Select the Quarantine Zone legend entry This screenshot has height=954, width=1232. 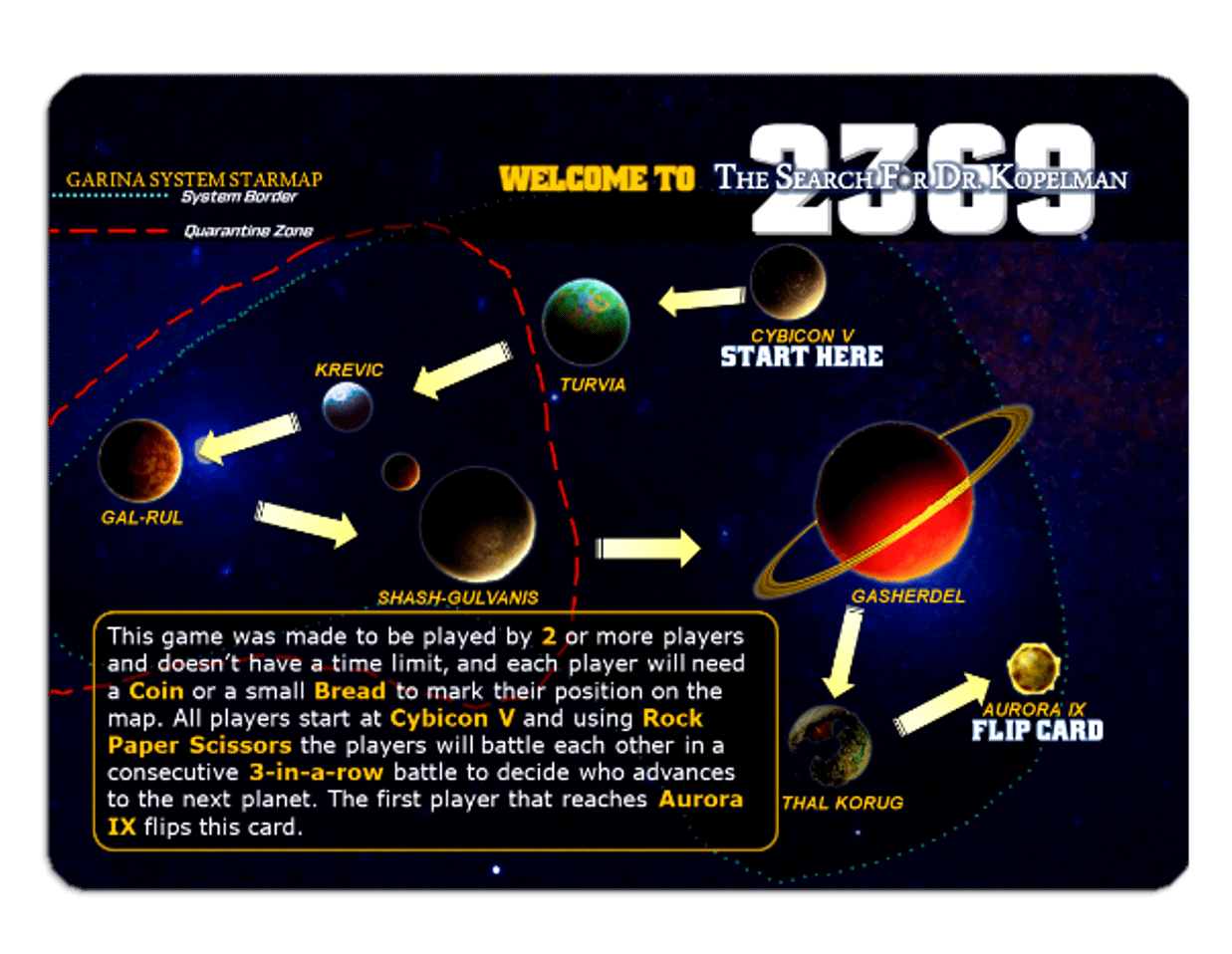(248, 231)
